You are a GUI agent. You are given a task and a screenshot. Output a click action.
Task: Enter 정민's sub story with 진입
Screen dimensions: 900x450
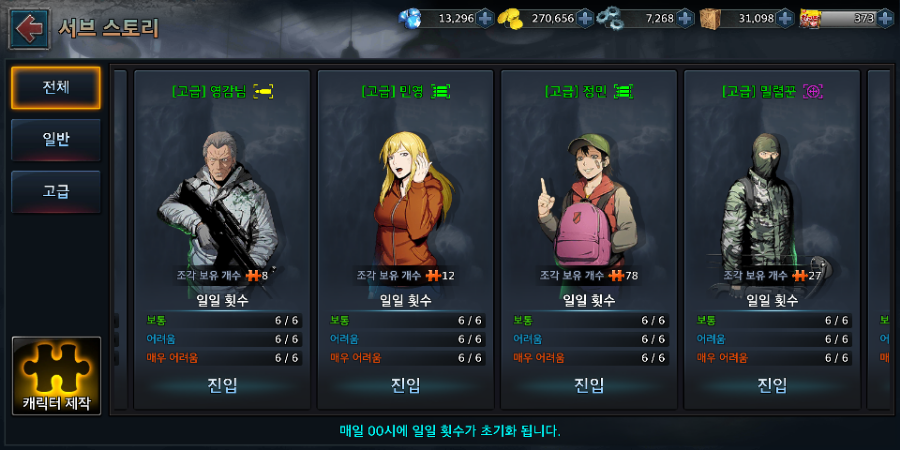(x=589, y=386)
